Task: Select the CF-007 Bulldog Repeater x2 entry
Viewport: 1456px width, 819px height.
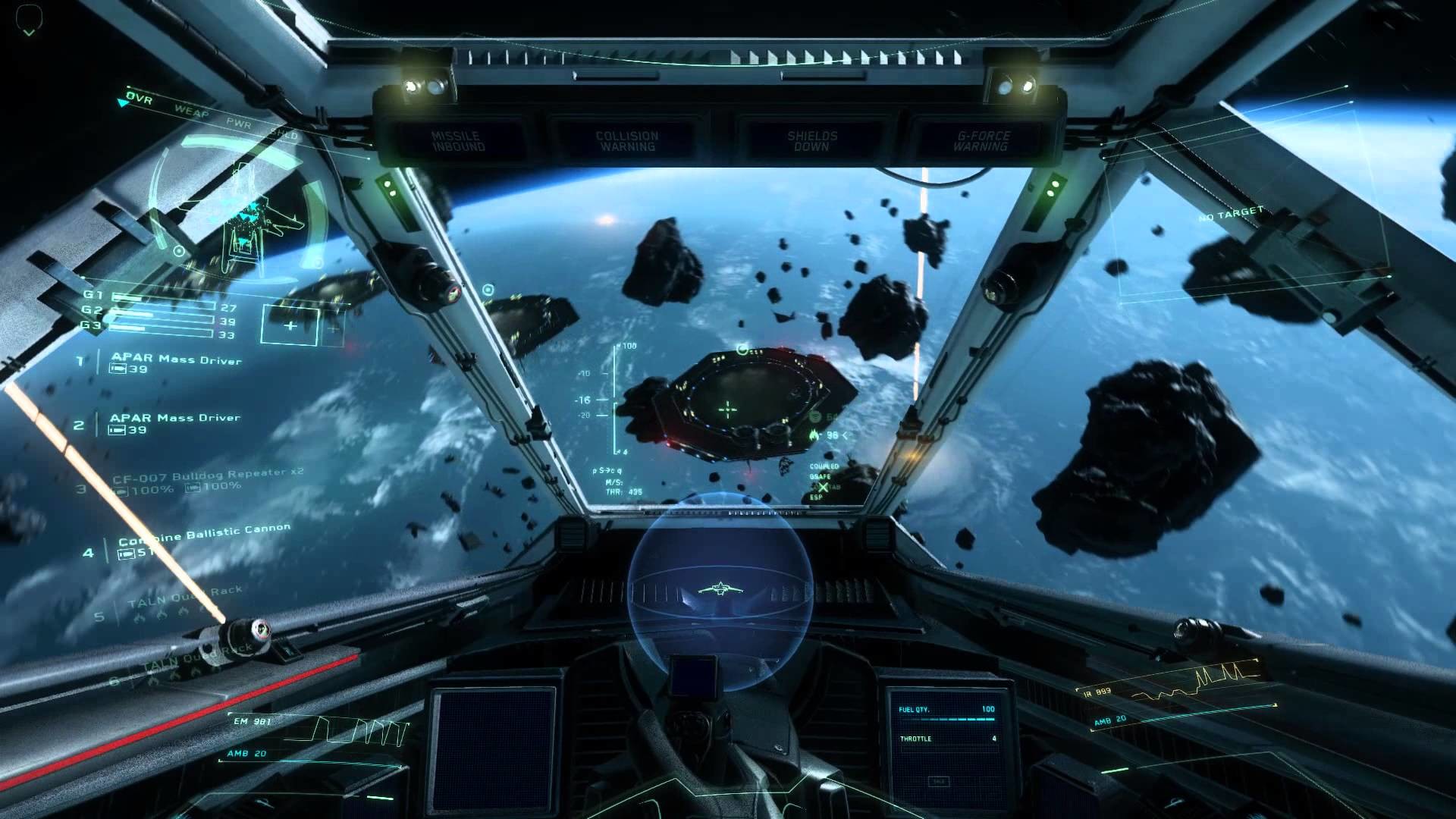Action: (207, 477)
